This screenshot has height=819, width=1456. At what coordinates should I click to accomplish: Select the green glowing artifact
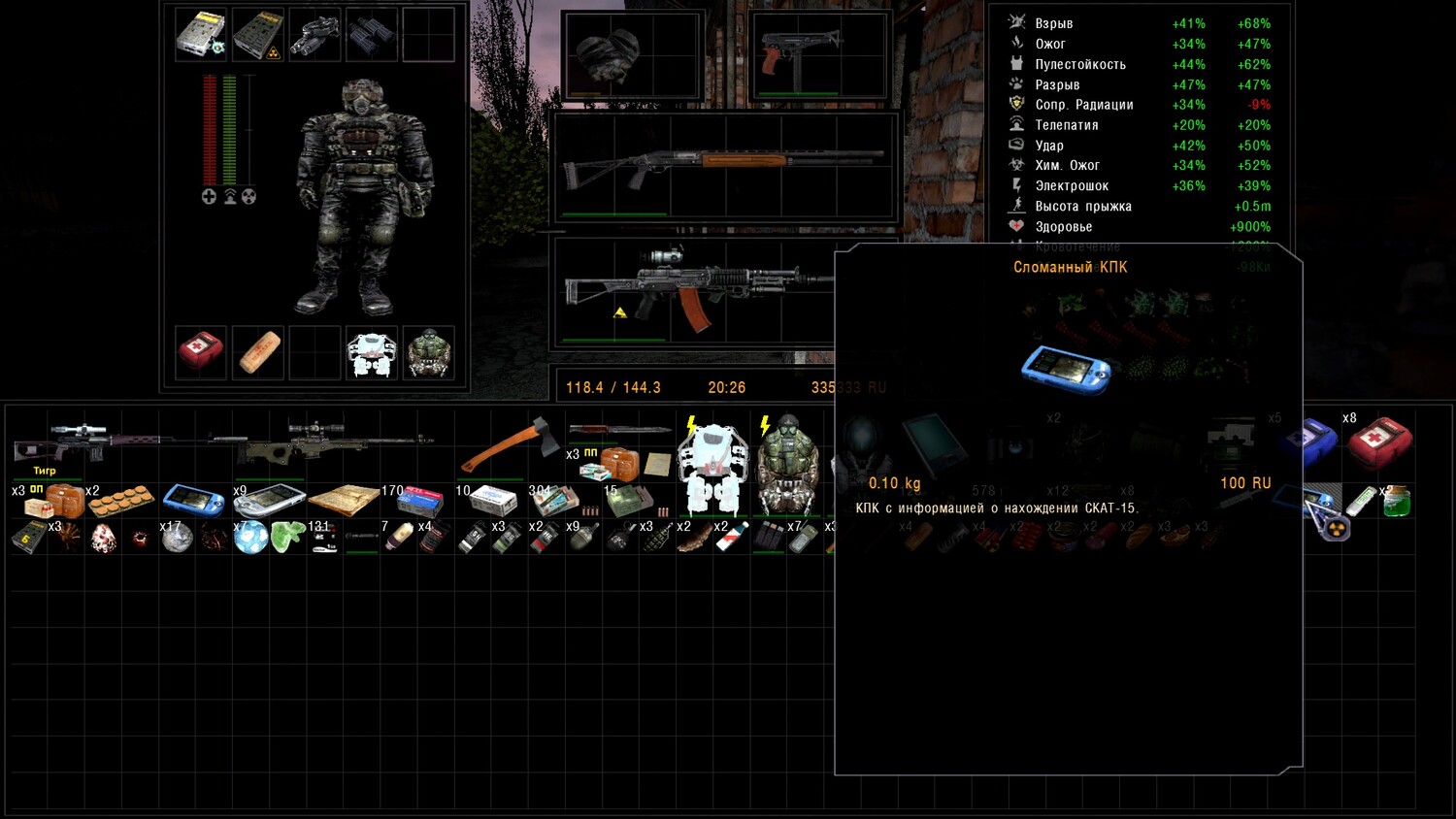(287, 537)
